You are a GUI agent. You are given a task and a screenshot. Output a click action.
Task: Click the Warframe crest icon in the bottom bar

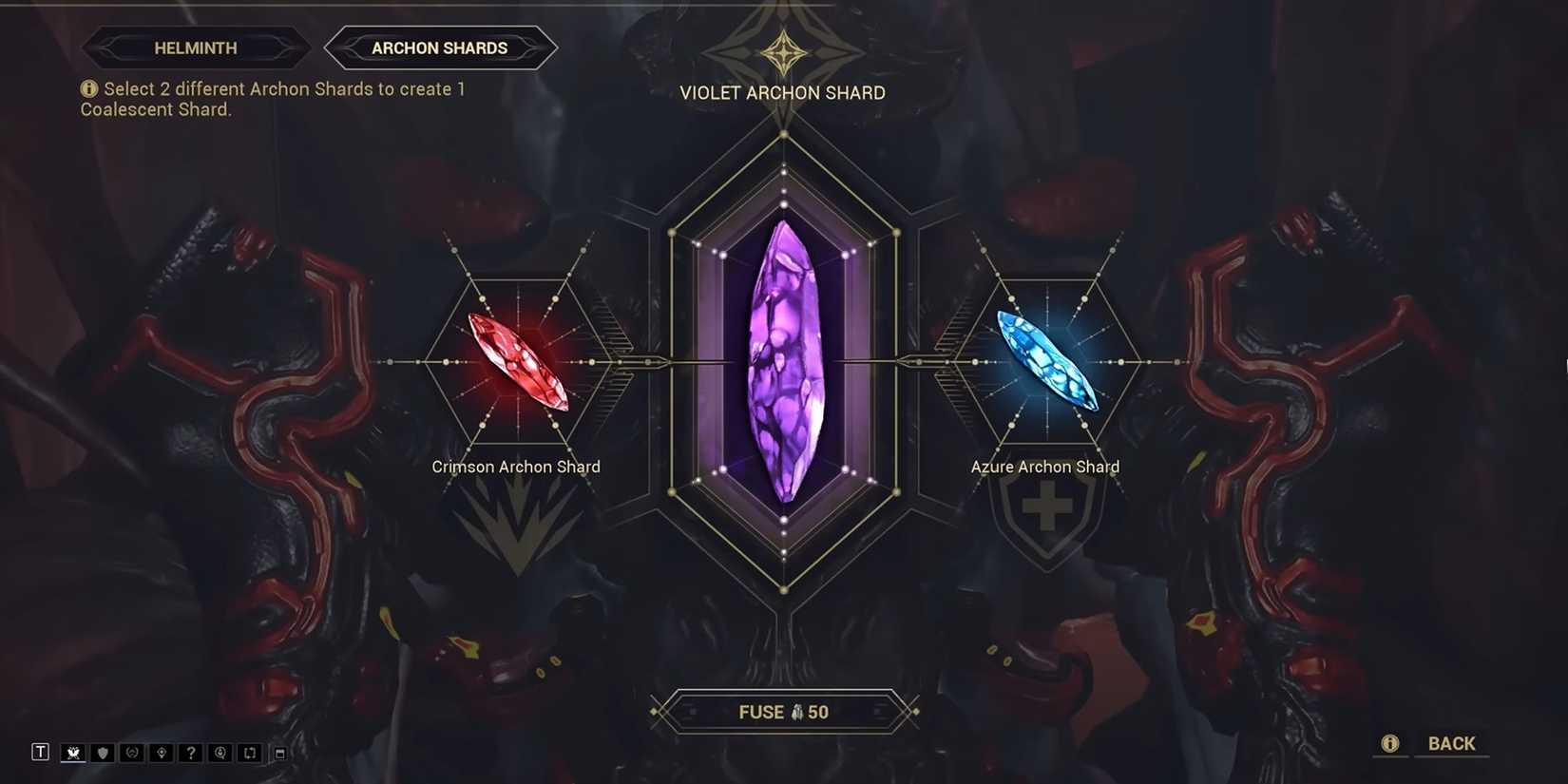pyautogui.click(x=72, y=752)
